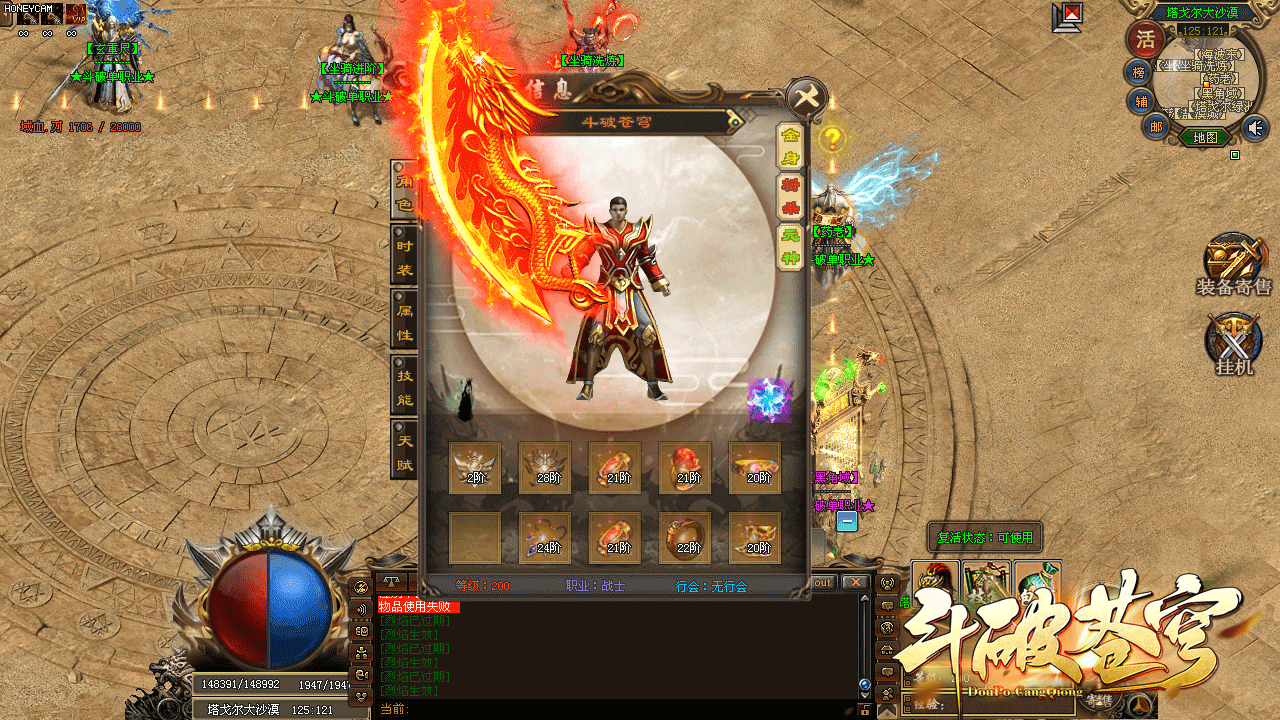Screen dimensions: 1280x720
Task: Click the 22阶 ring equipment slot
Action: 685,538
